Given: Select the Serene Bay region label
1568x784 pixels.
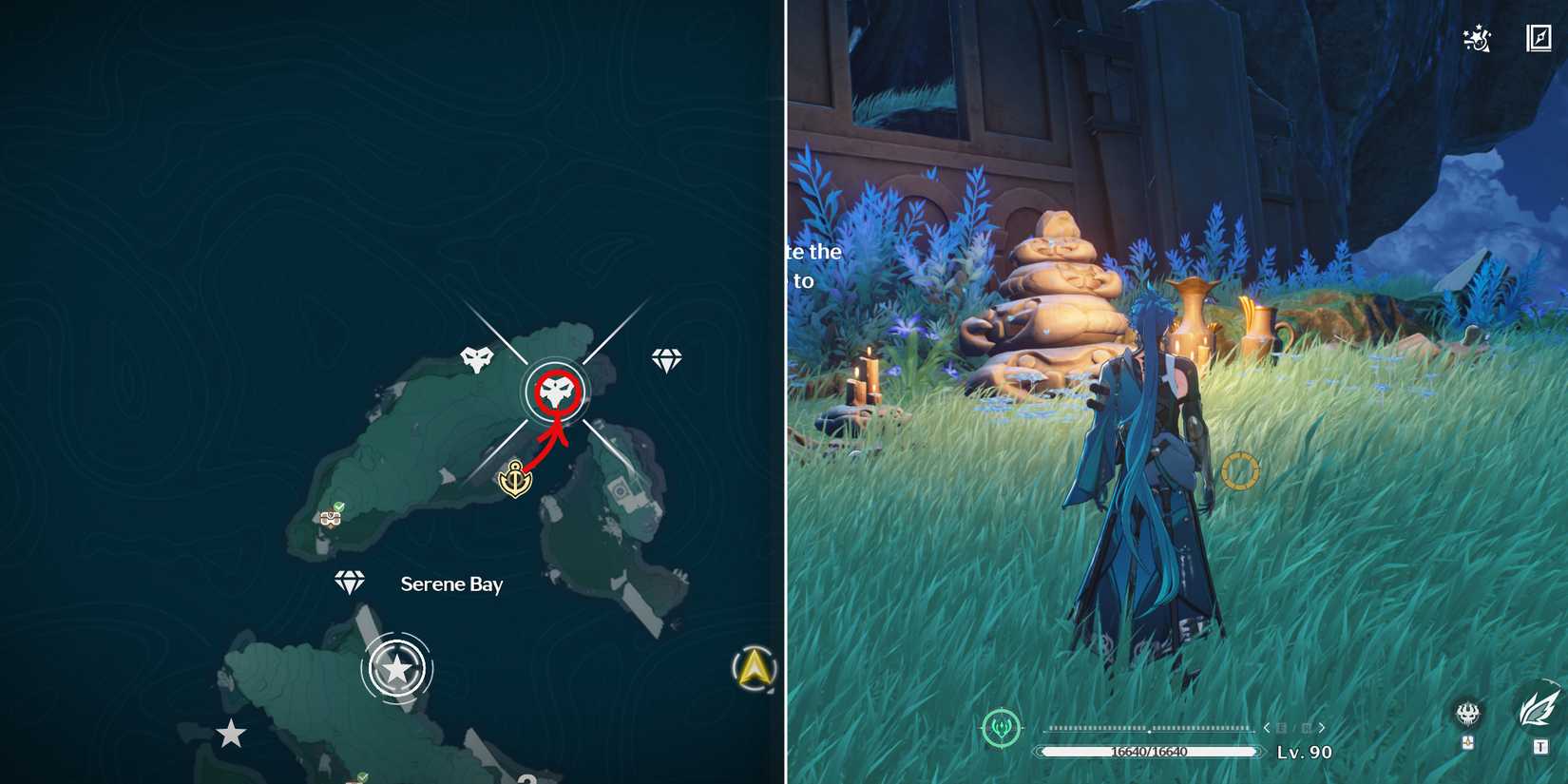Looking at the screenshot, I should pos(452,584).
